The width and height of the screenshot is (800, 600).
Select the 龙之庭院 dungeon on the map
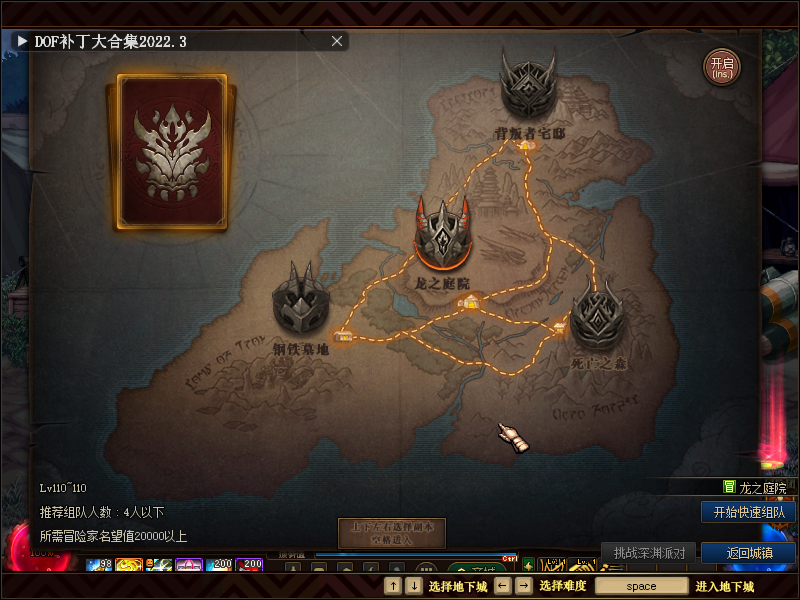click(x=443, y=233)
